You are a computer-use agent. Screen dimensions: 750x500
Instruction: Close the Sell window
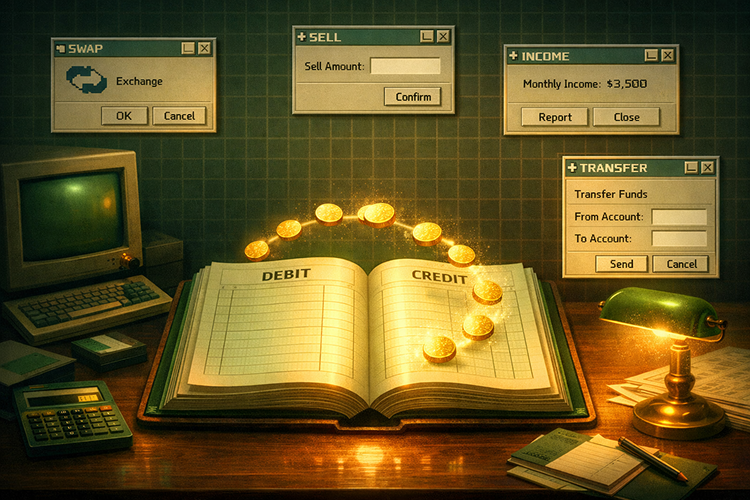(443, 36)
